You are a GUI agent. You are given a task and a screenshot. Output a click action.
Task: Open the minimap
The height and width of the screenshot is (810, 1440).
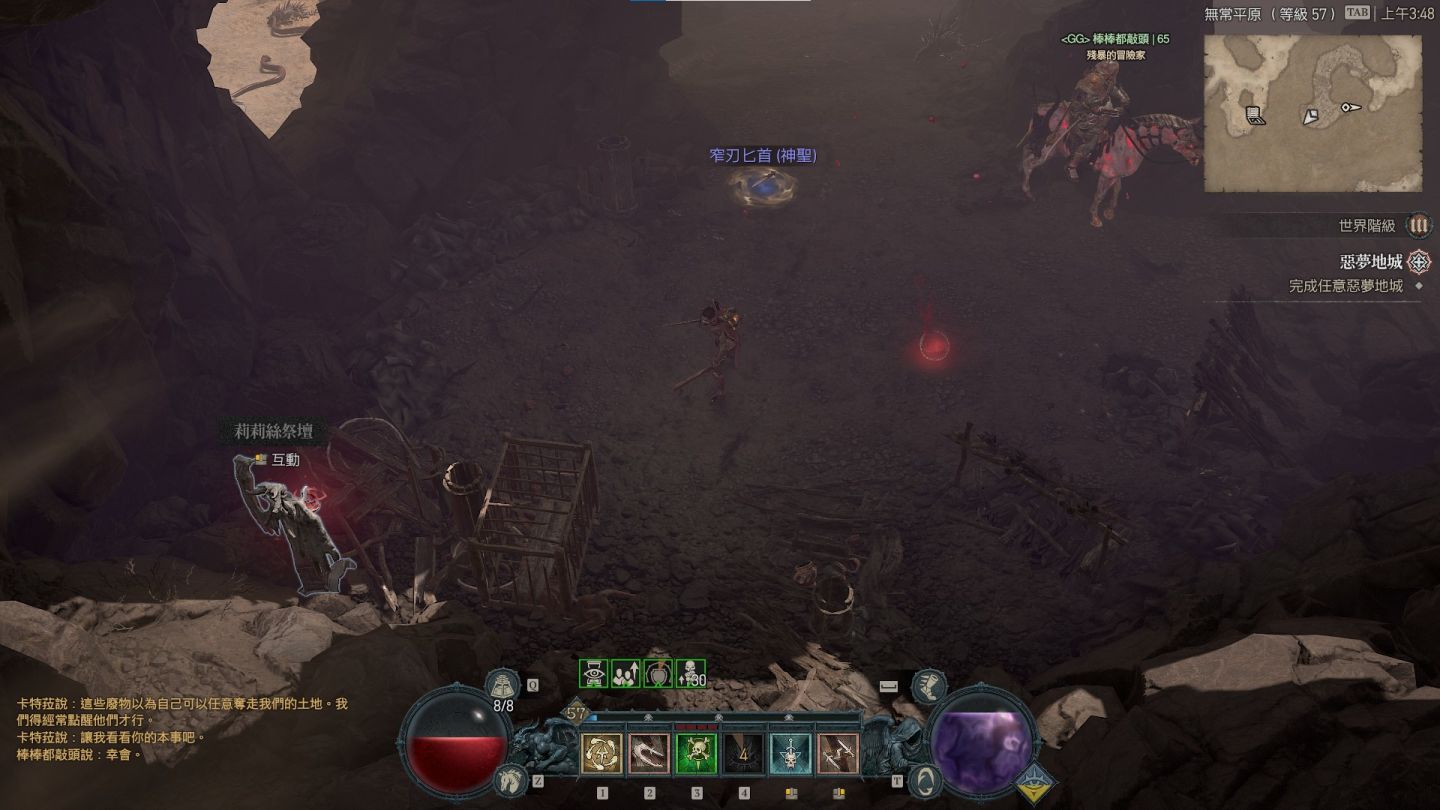pos(1312,113)
